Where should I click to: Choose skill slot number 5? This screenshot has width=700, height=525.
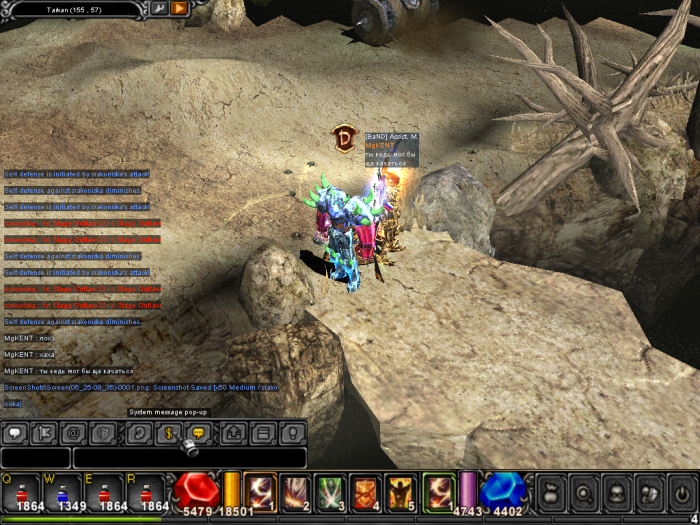[x=402, y=492]
